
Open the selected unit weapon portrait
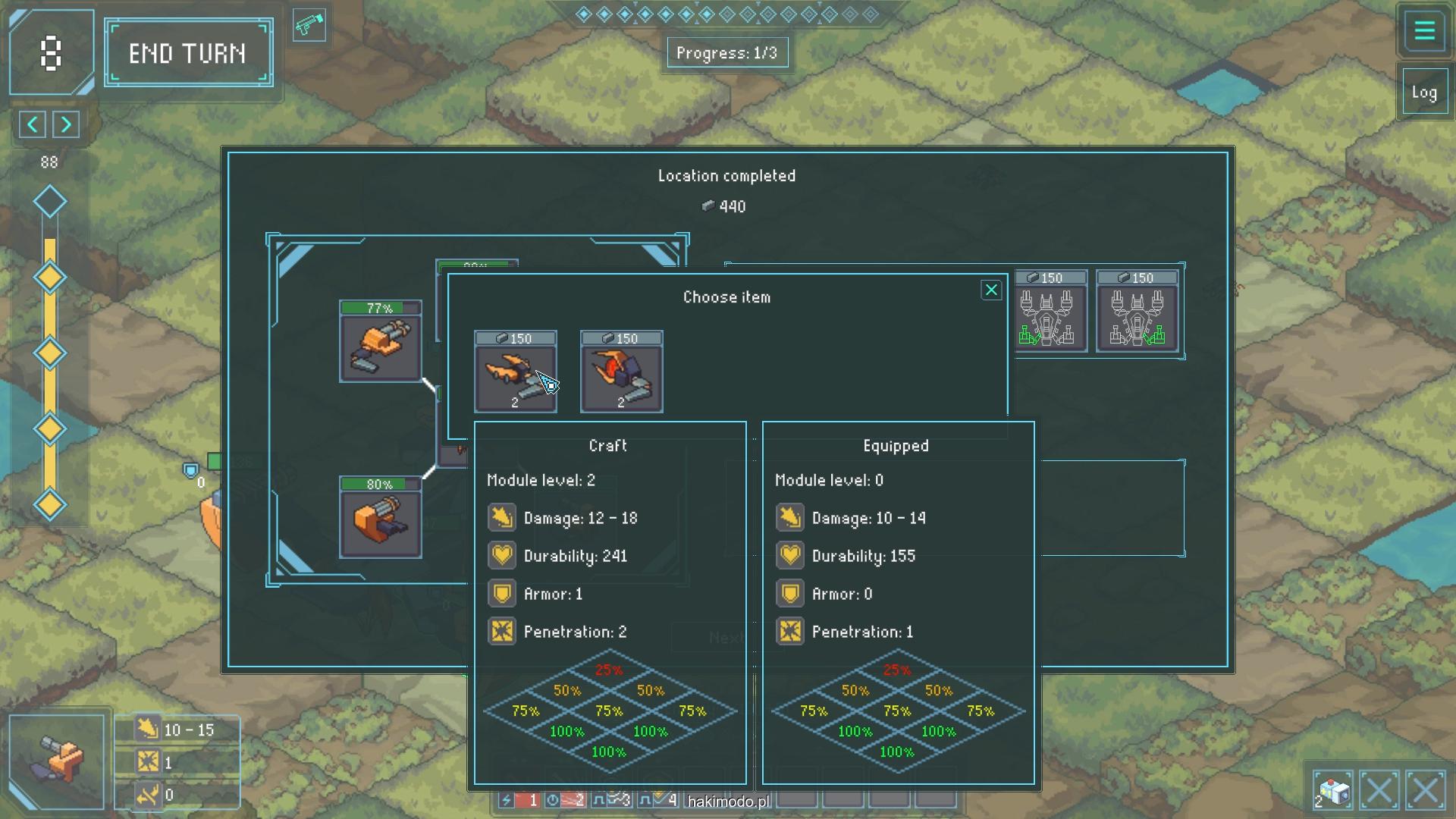(x=57, y=761)
